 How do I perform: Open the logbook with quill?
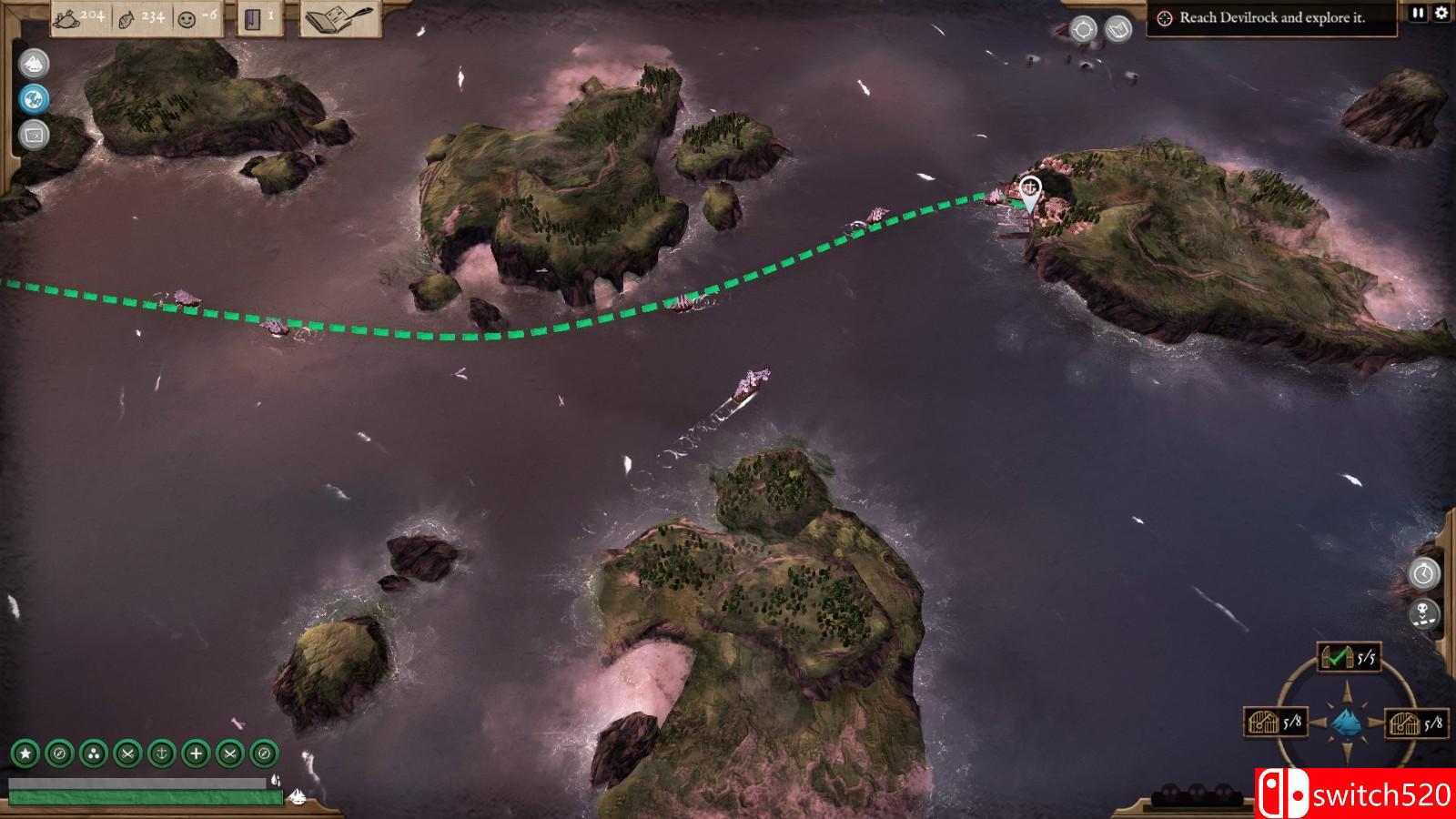pyautogui.click(x=339, y=18)
